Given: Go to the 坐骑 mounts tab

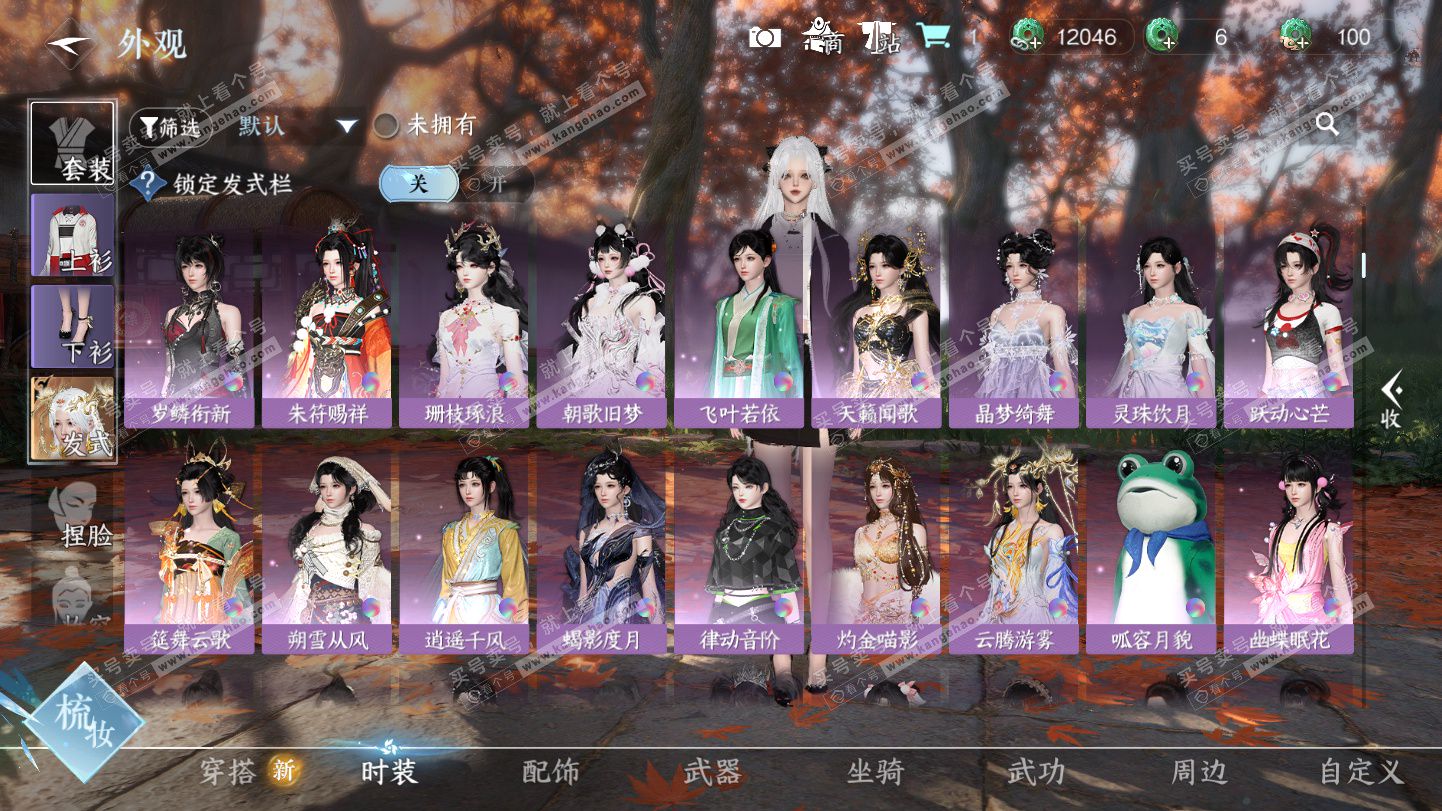Looking at the screenshot, I should [x=875, y=772].
